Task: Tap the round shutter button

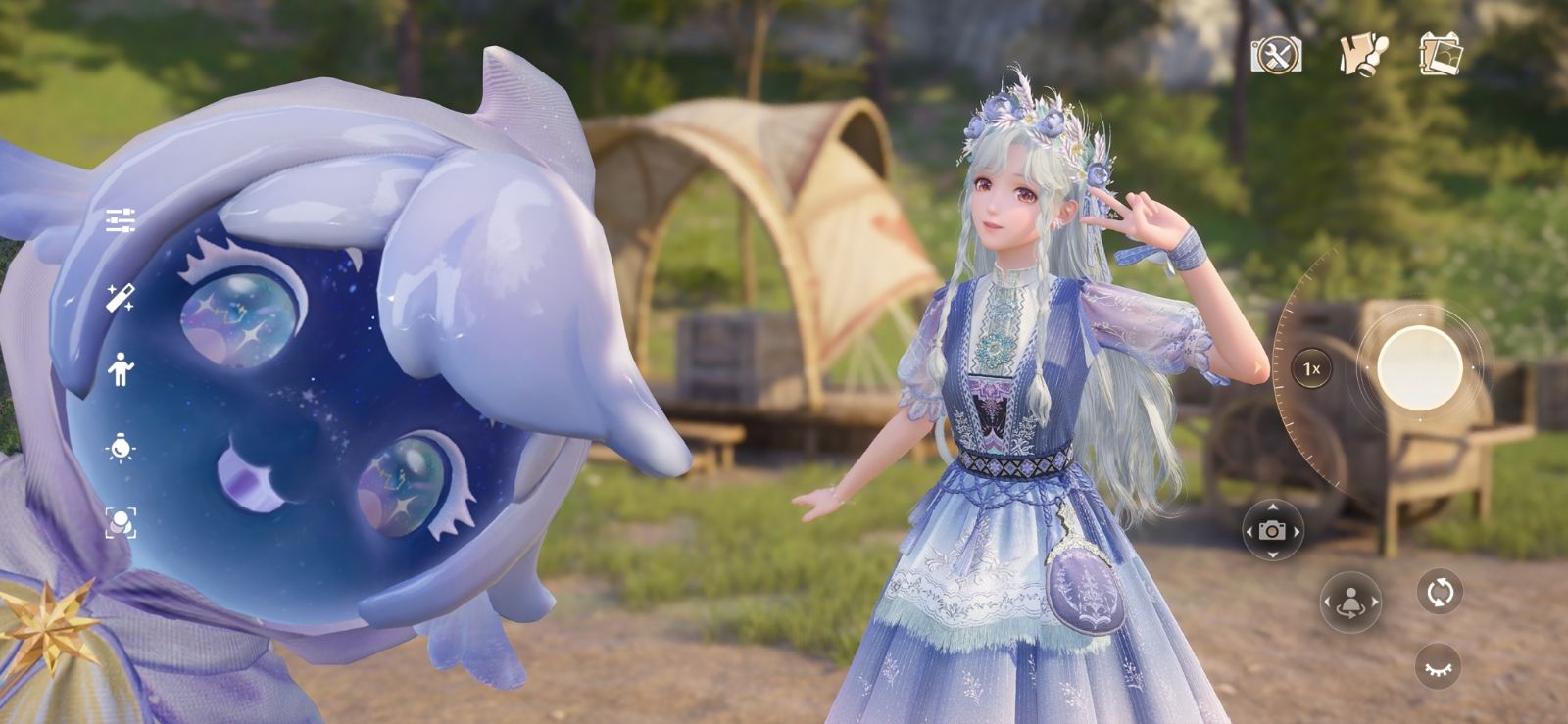Action: pyautogui.click(x=1419, y=367)
